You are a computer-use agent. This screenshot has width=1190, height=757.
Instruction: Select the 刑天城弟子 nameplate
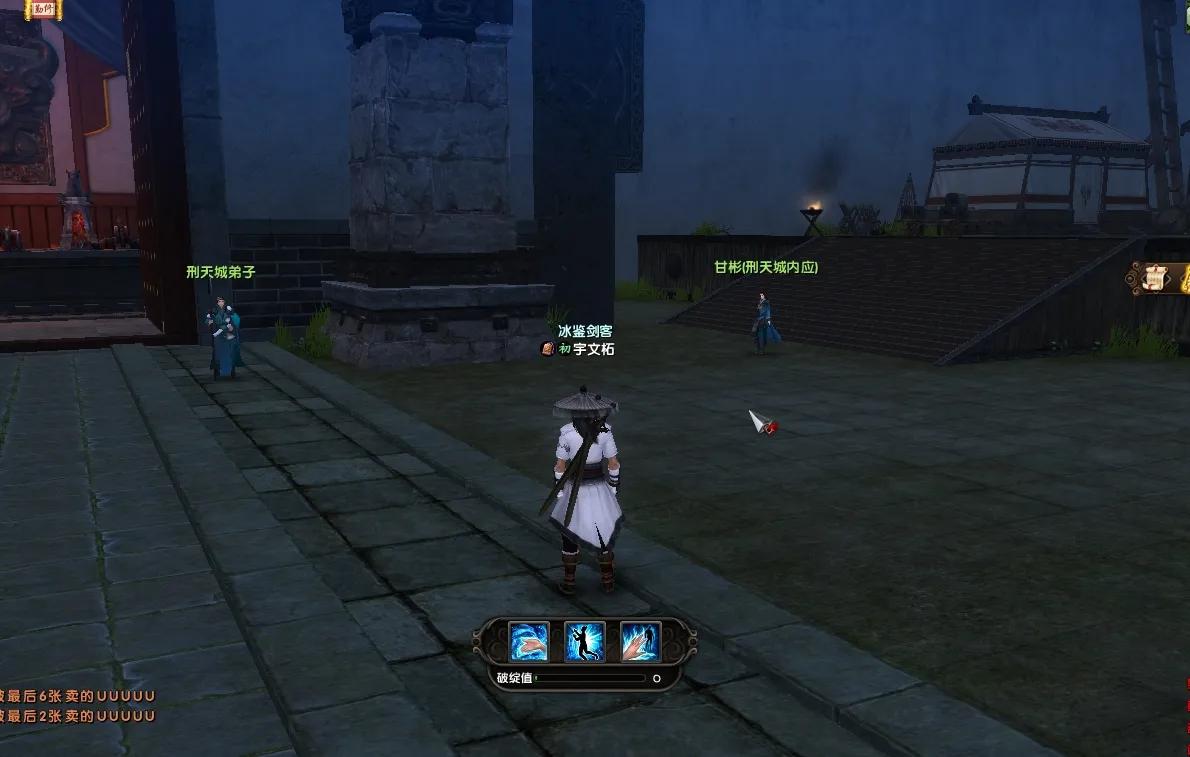click(221, 271)
